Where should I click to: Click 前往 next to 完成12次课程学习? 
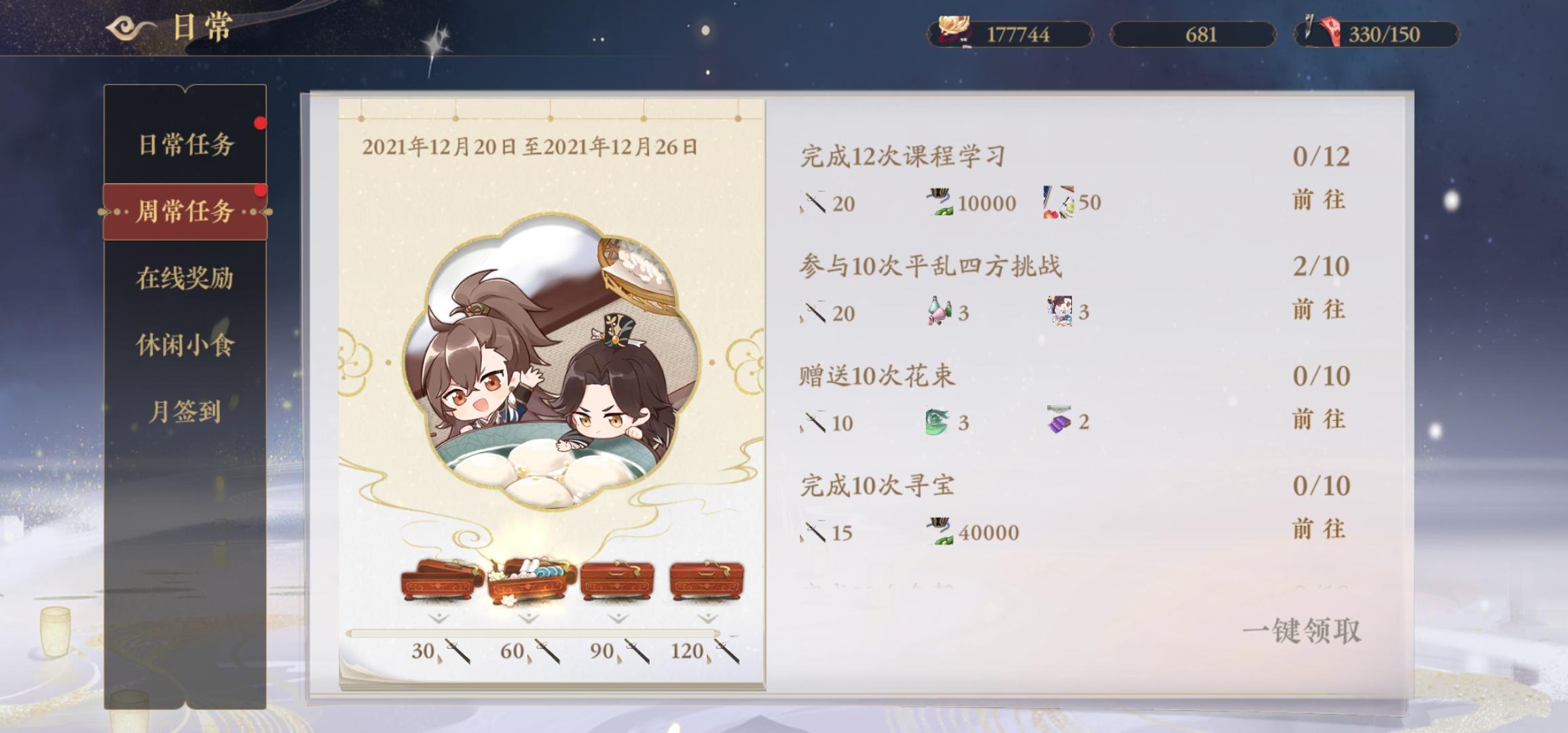coord(1320,199)
